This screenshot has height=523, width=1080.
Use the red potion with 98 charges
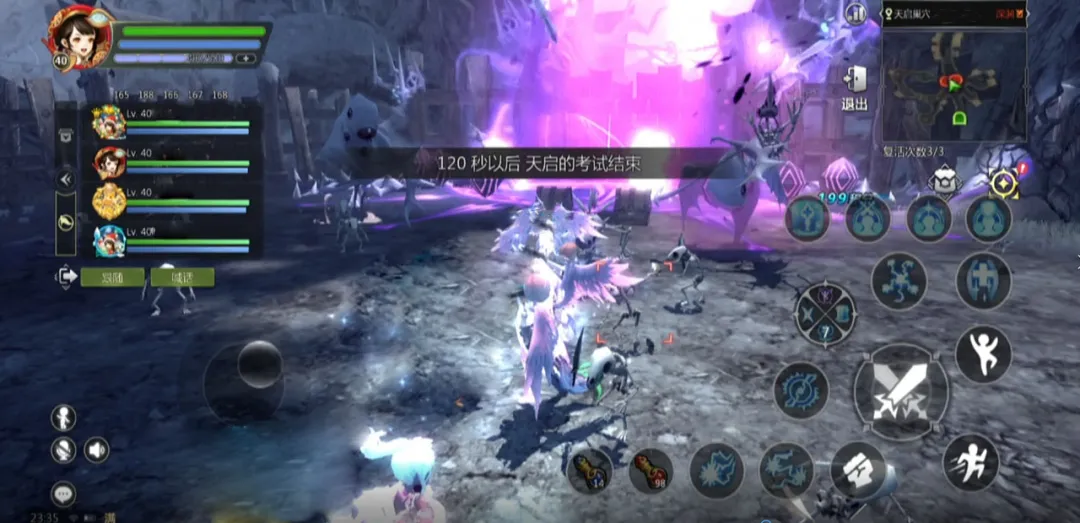(651, 470)
